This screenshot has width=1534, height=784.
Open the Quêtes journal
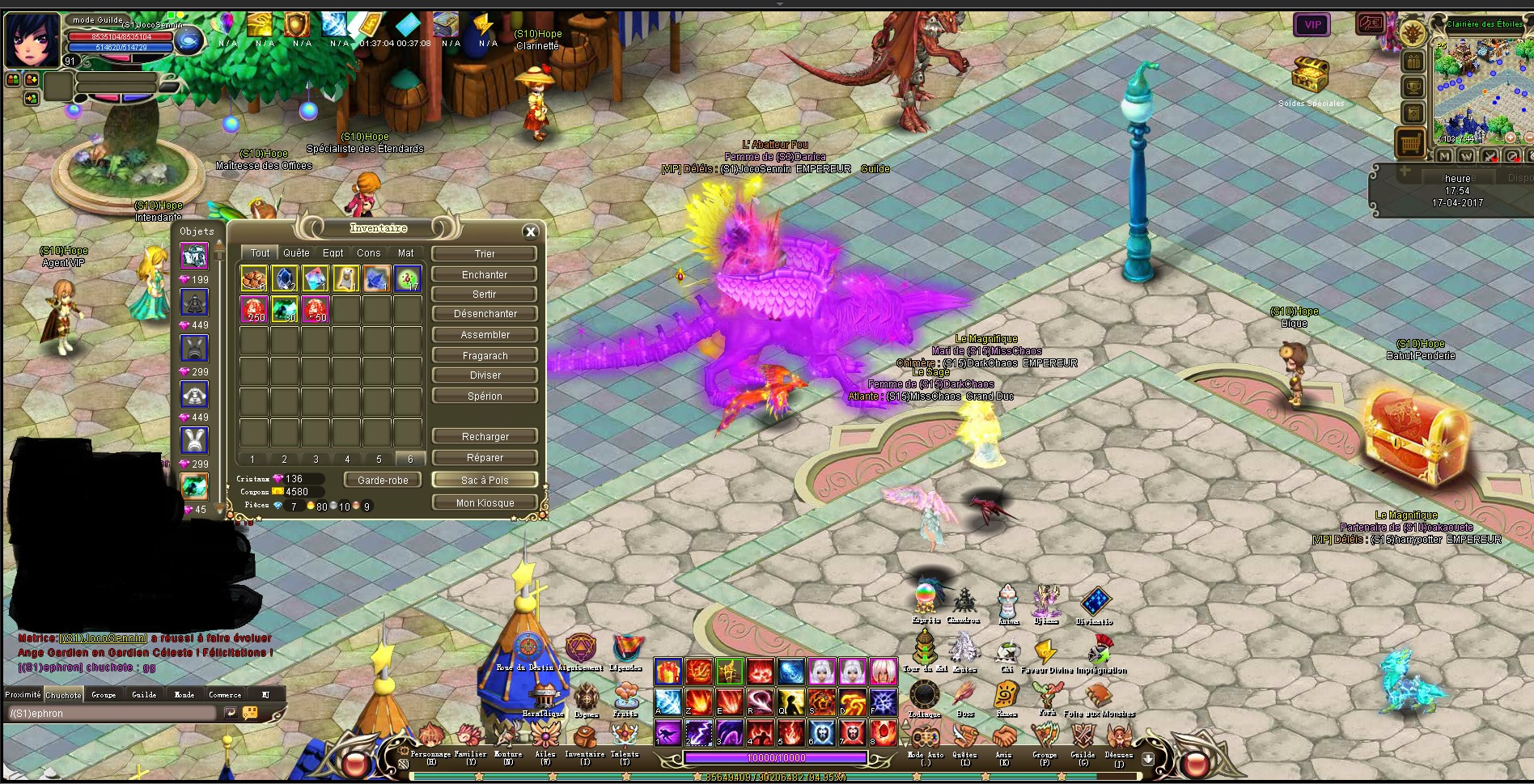click(964, 740)
